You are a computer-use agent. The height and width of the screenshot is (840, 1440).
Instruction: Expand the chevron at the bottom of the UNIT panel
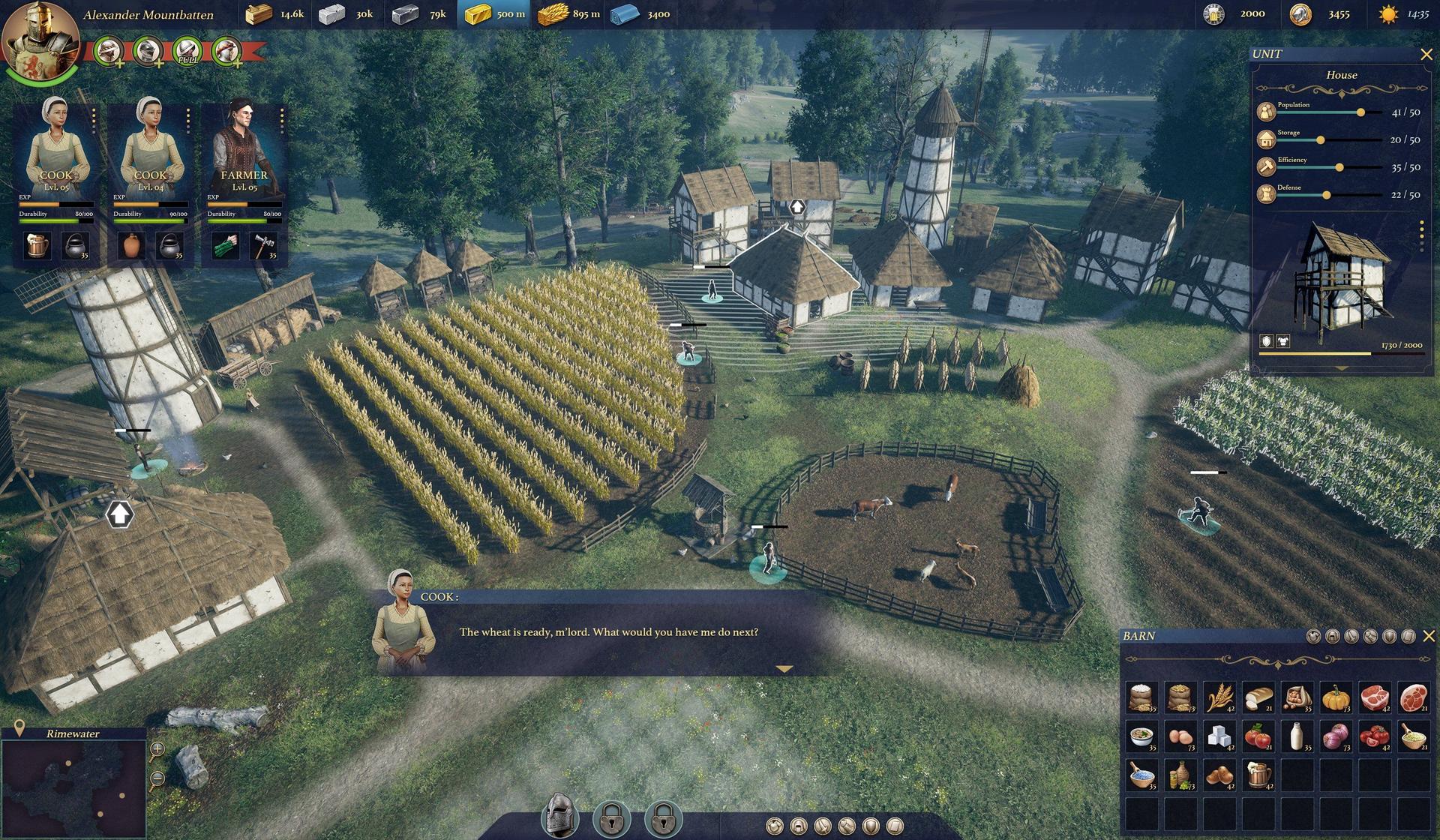[x=1341, y=368]
